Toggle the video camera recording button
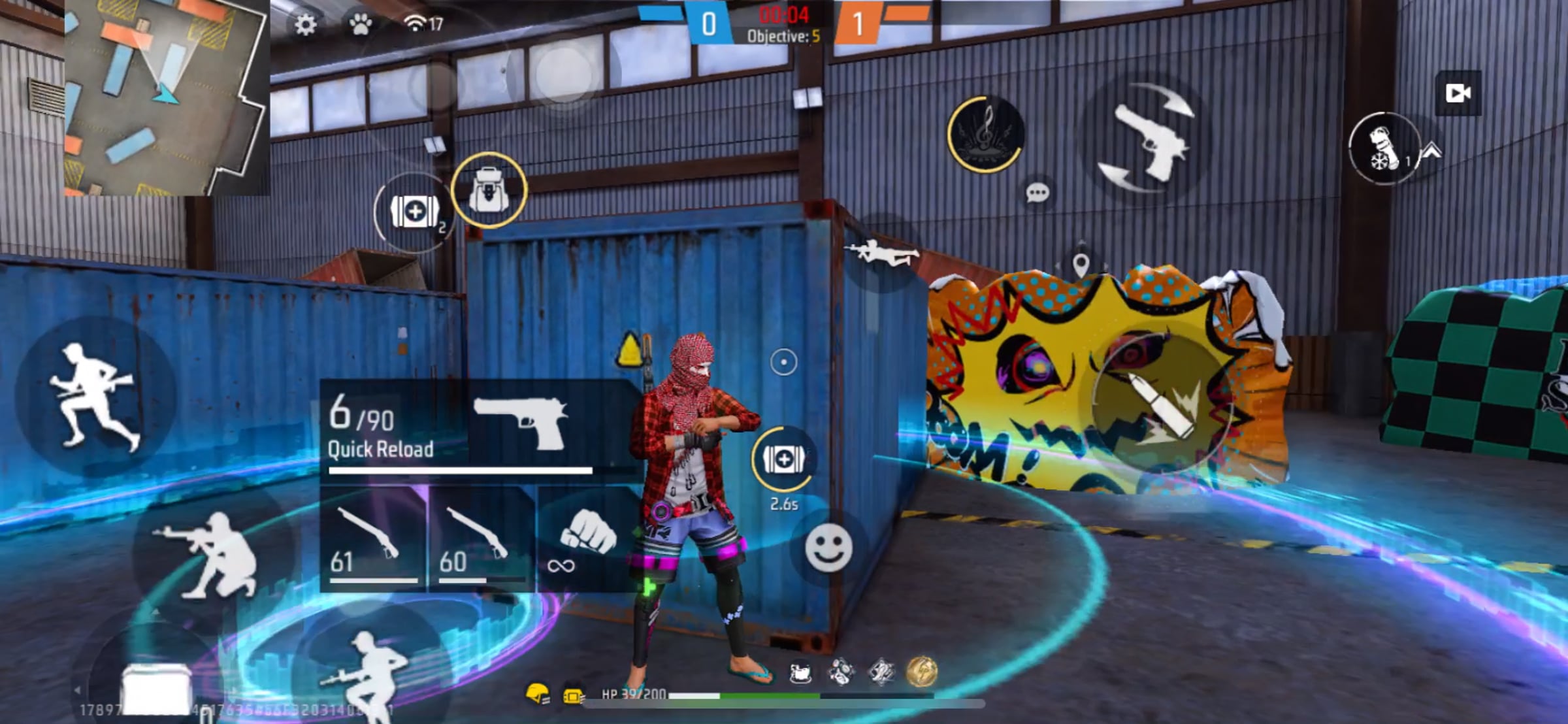 coord(1458,93)
